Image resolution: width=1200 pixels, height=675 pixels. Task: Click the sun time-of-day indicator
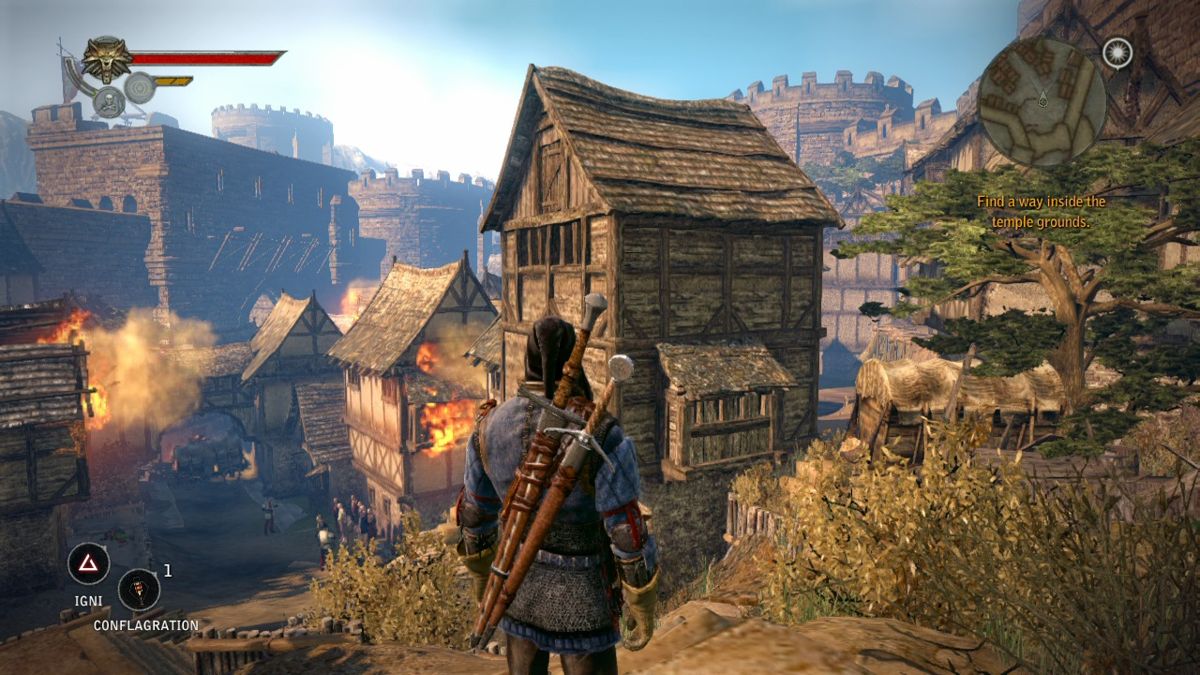tap(1117, 53)
